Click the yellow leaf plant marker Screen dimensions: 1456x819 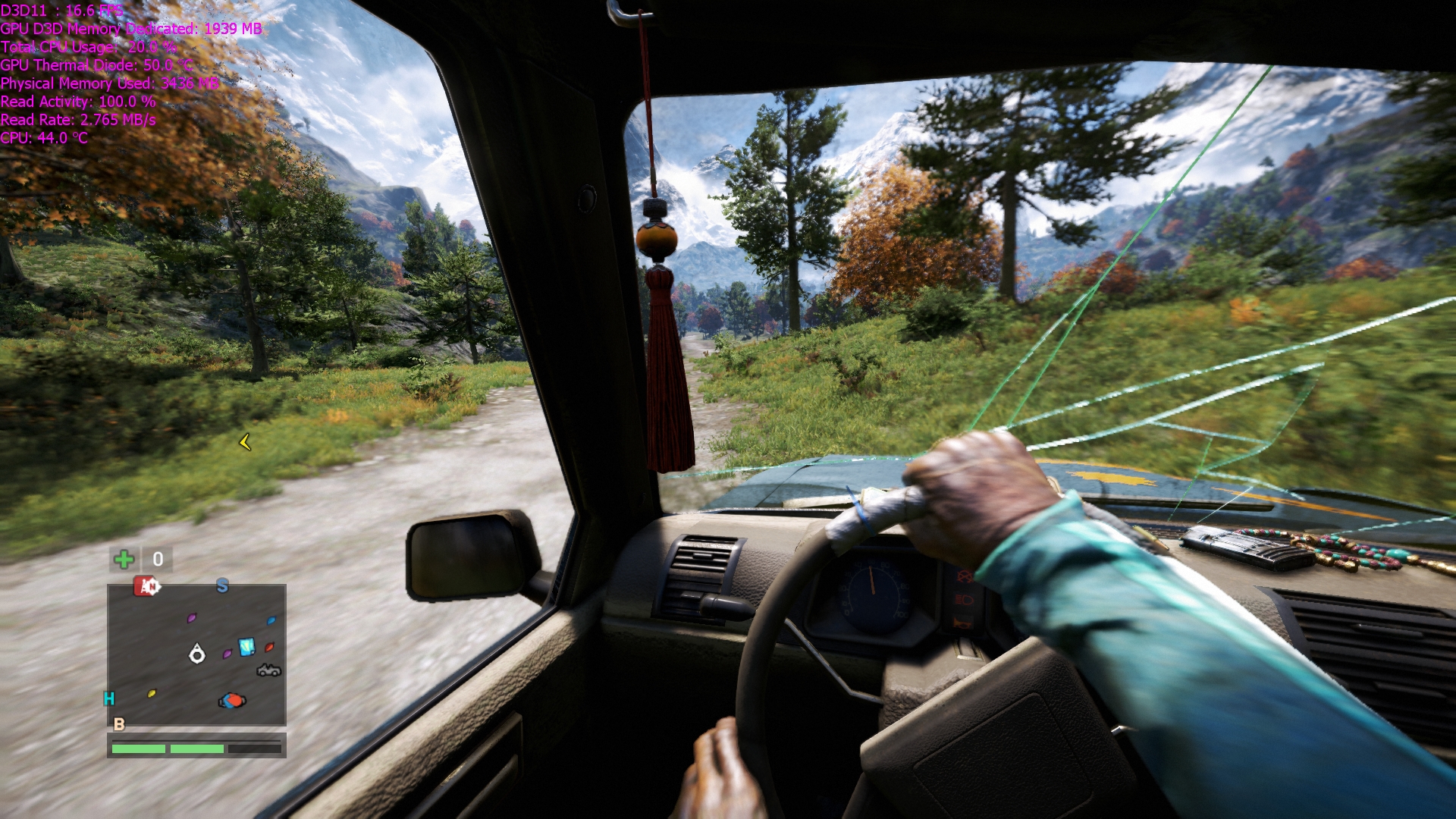pos(152,693)
